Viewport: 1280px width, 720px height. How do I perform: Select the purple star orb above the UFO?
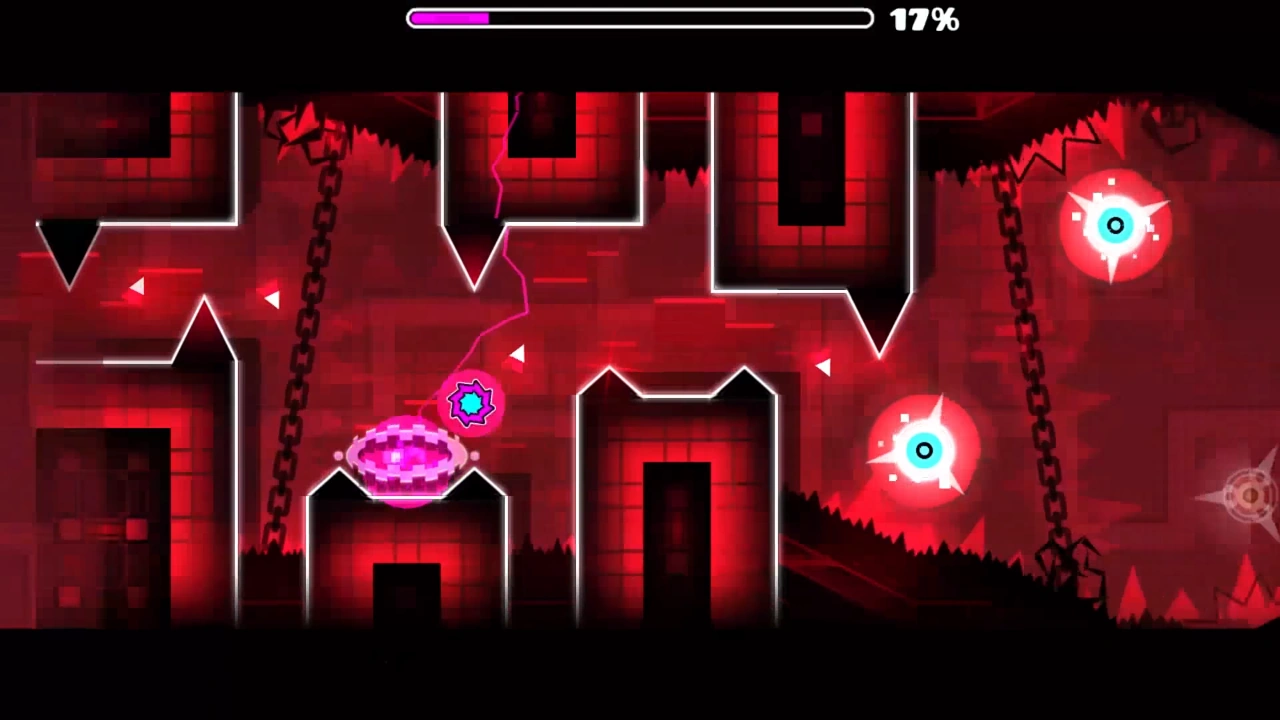pos(470,403)
